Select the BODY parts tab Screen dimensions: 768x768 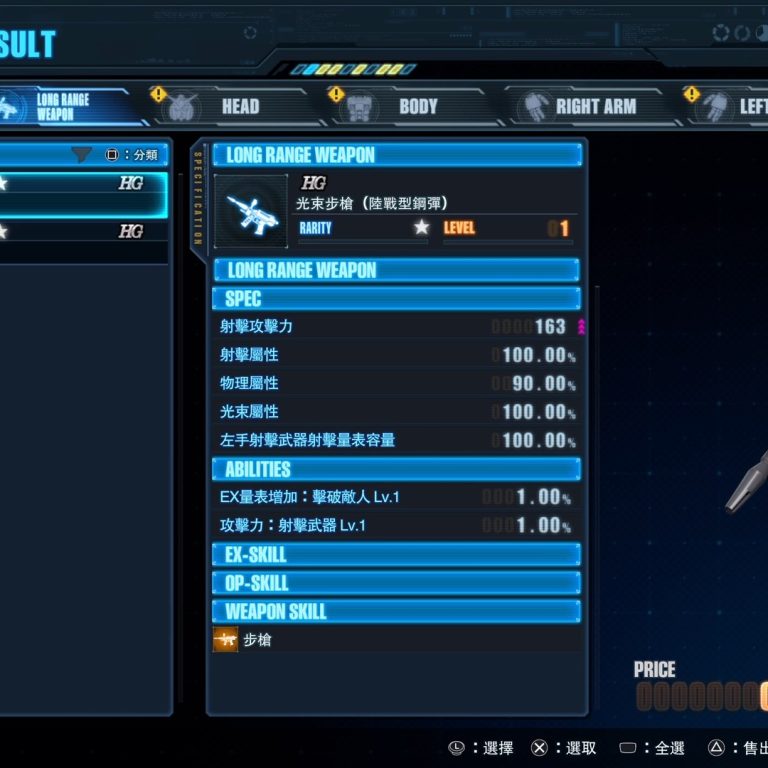[400, 106]
